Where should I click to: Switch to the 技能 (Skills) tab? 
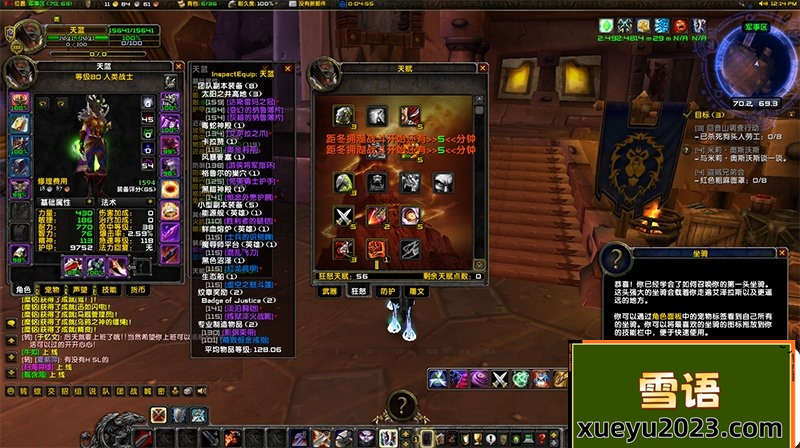click(x=108, y=289)
